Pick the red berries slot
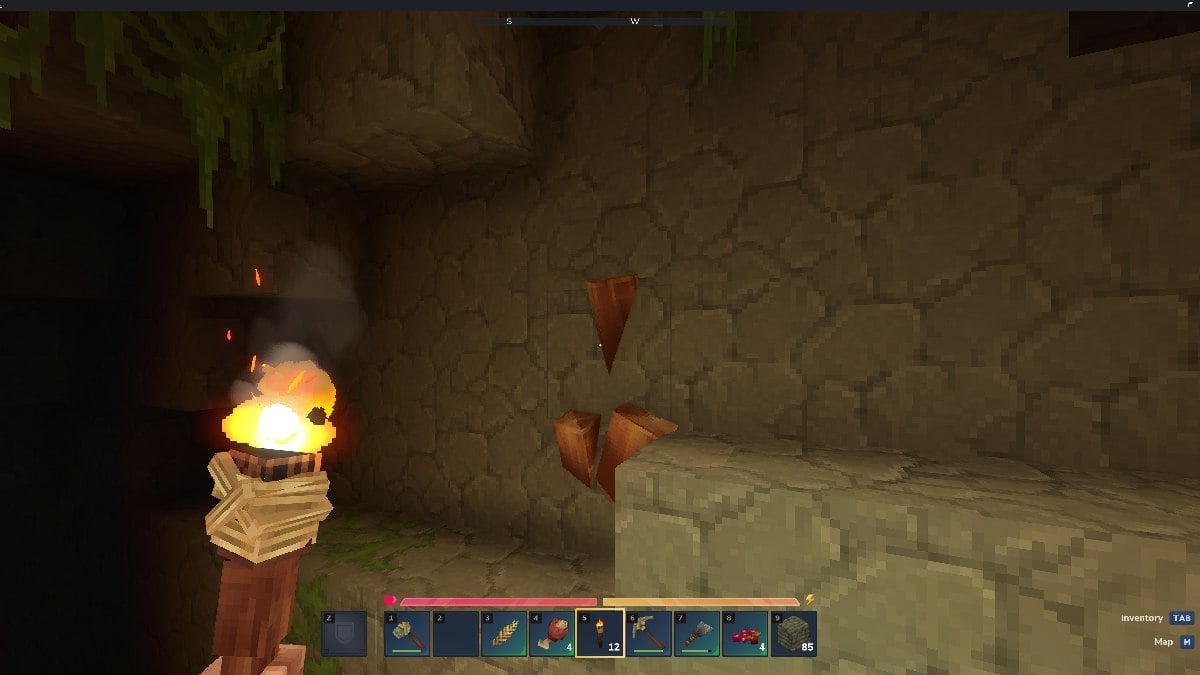This screenshot has width=1200, height=675. tap(745, 633)
